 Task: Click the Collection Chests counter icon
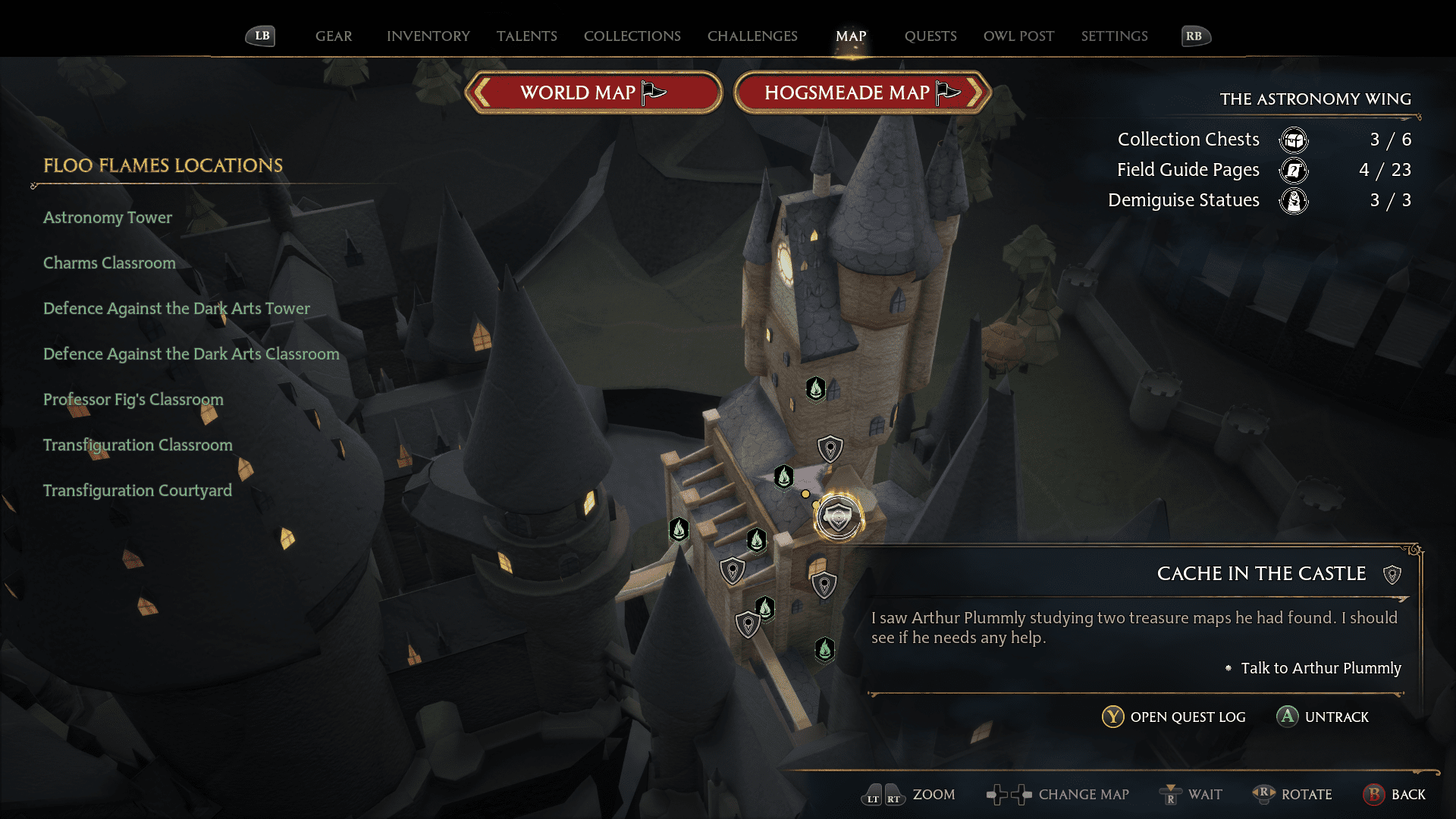coord(1294,140)
